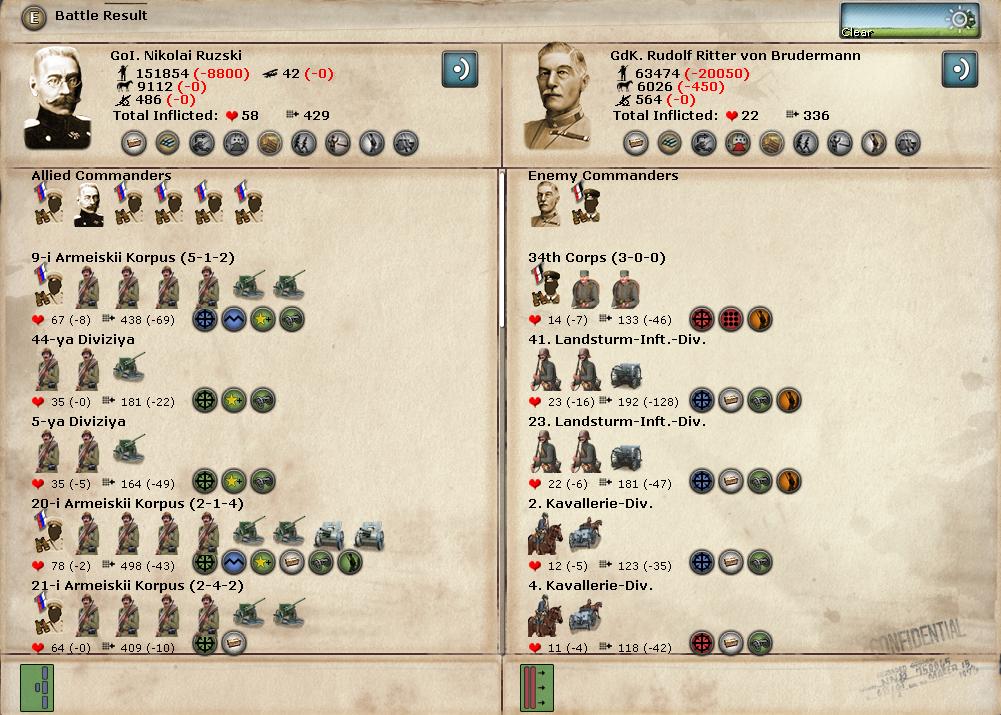
Task: Select the 44-ya Diviziya unit row
Action: tap(83, 340)
